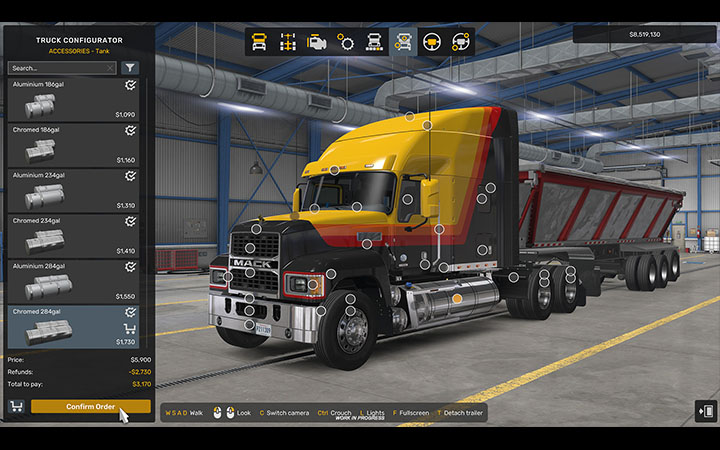This screenshot has width=720, height=450.
Task: Select the Aluminium 186gal tank
Action: click(x=75, y=100)
